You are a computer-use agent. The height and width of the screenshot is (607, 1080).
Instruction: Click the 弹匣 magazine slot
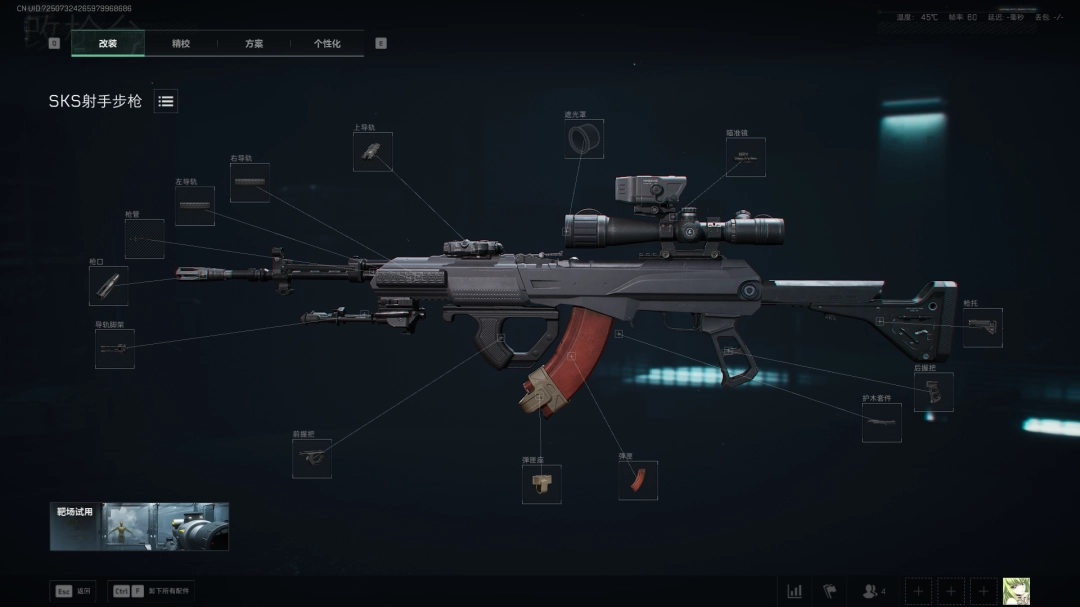point(638,480)
